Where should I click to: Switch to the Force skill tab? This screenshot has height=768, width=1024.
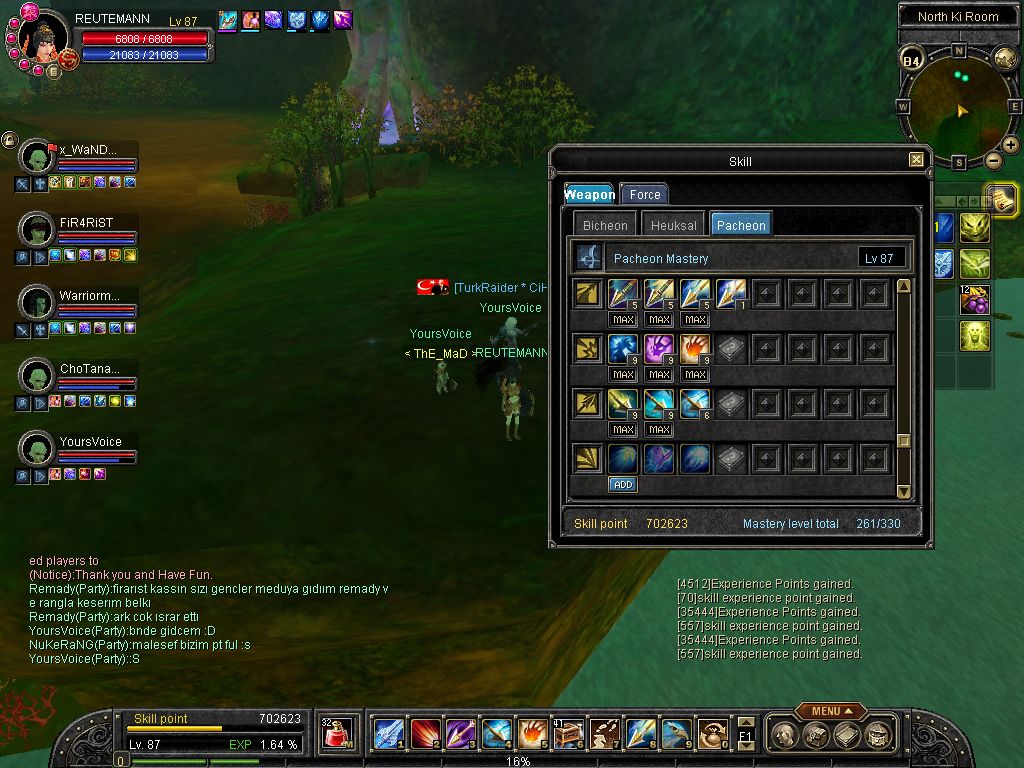pos(644,195)
